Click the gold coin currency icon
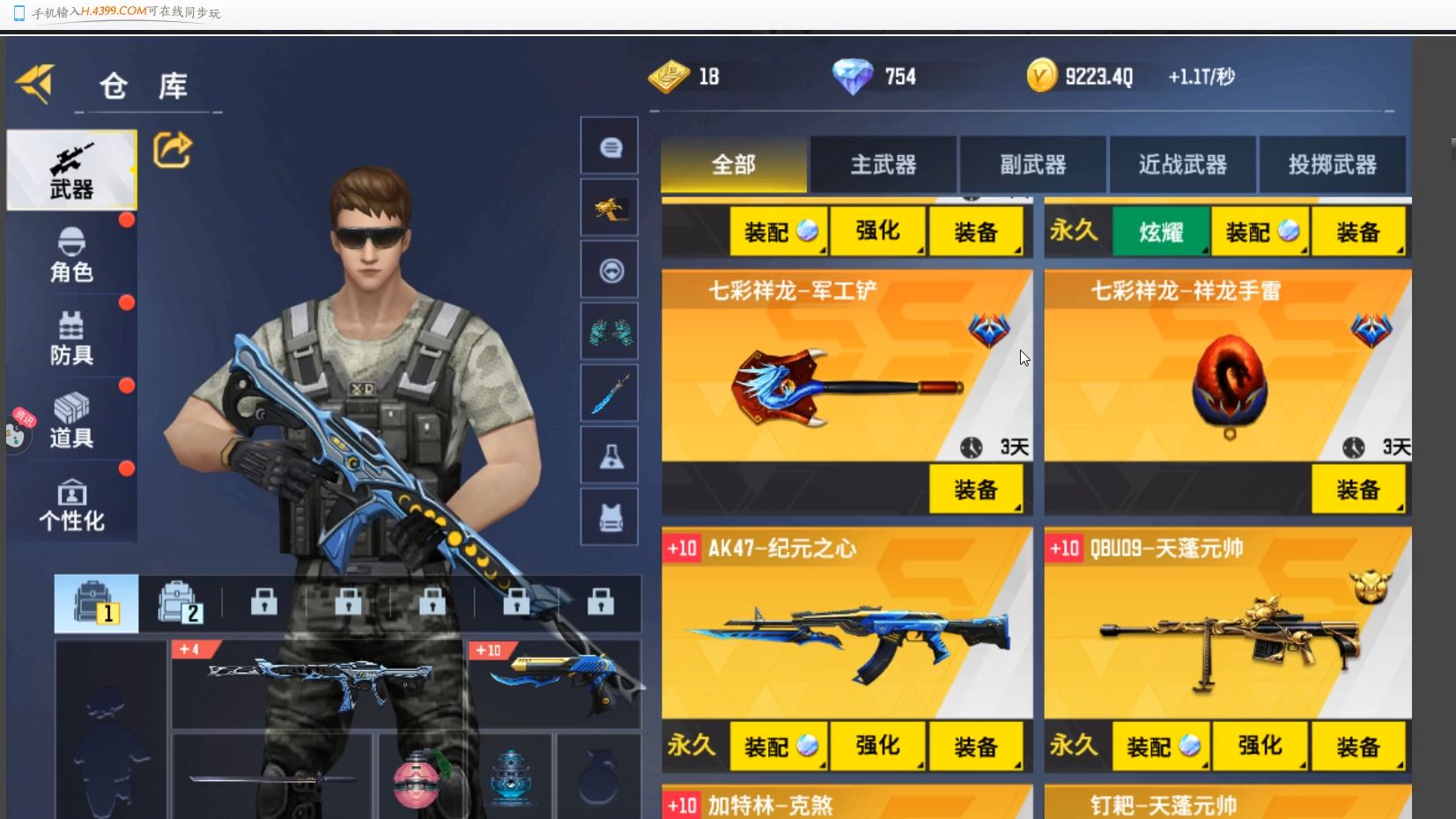 [668, 76]
